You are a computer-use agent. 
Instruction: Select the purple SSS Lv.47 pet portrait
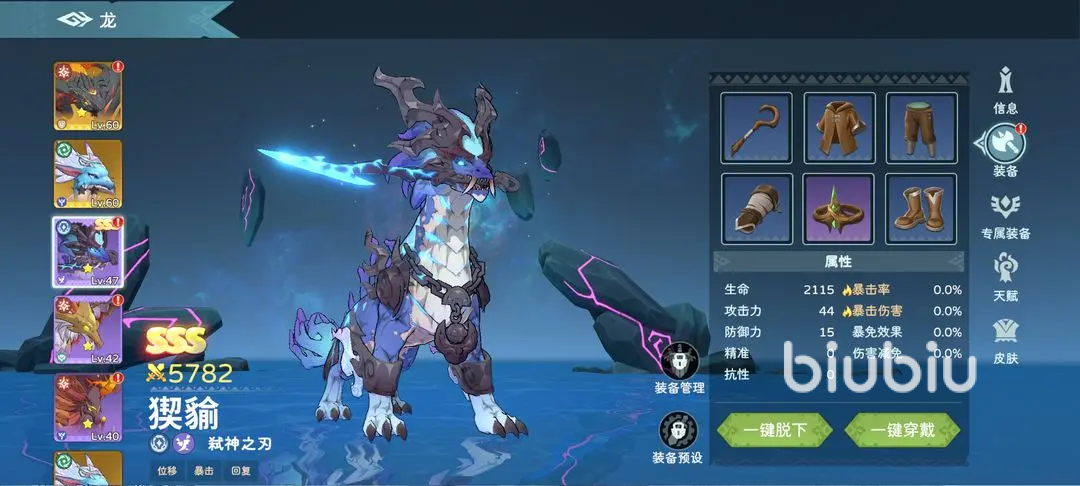point(88,252)
